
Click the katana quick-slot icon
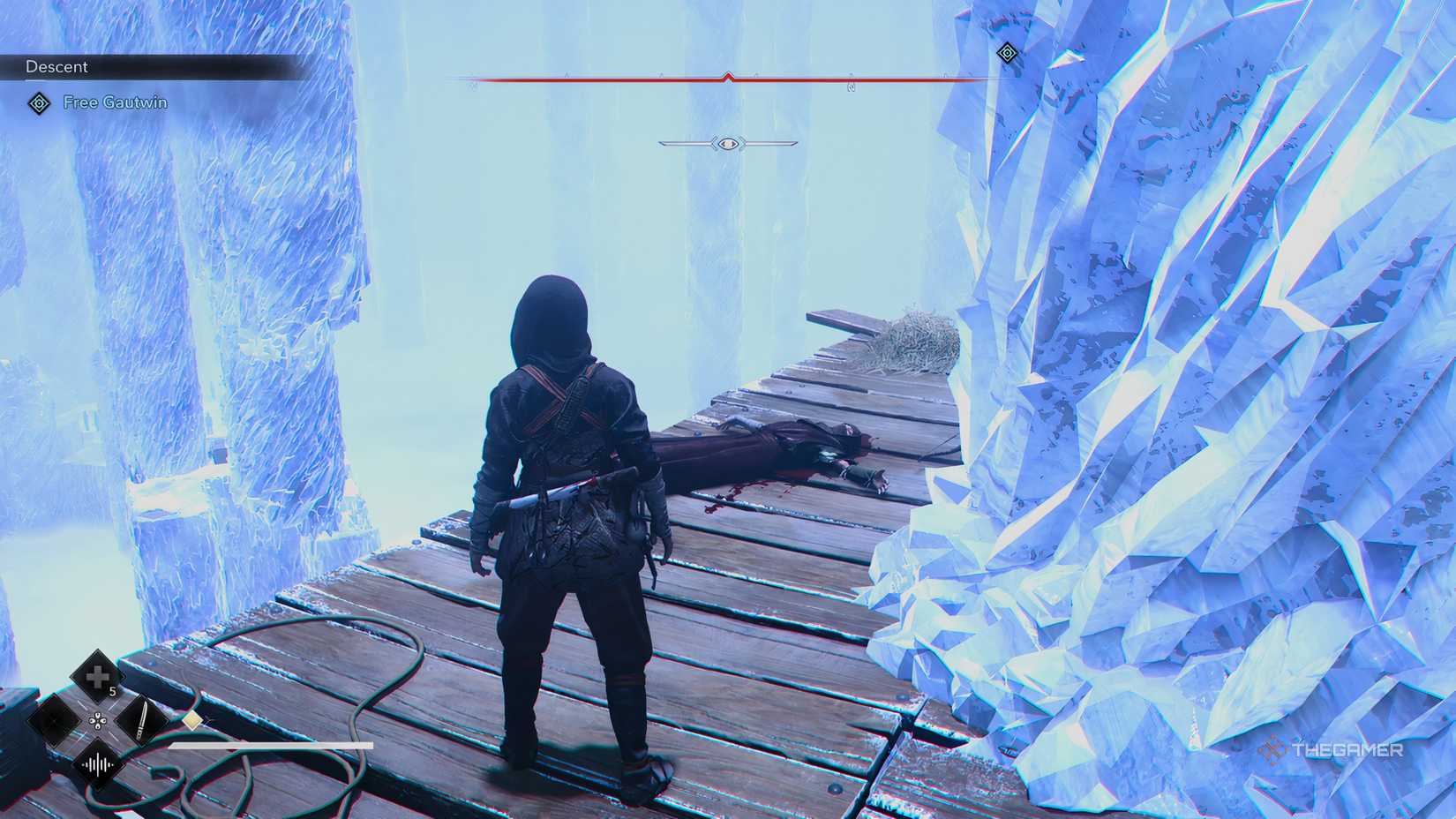coord(142,720)
